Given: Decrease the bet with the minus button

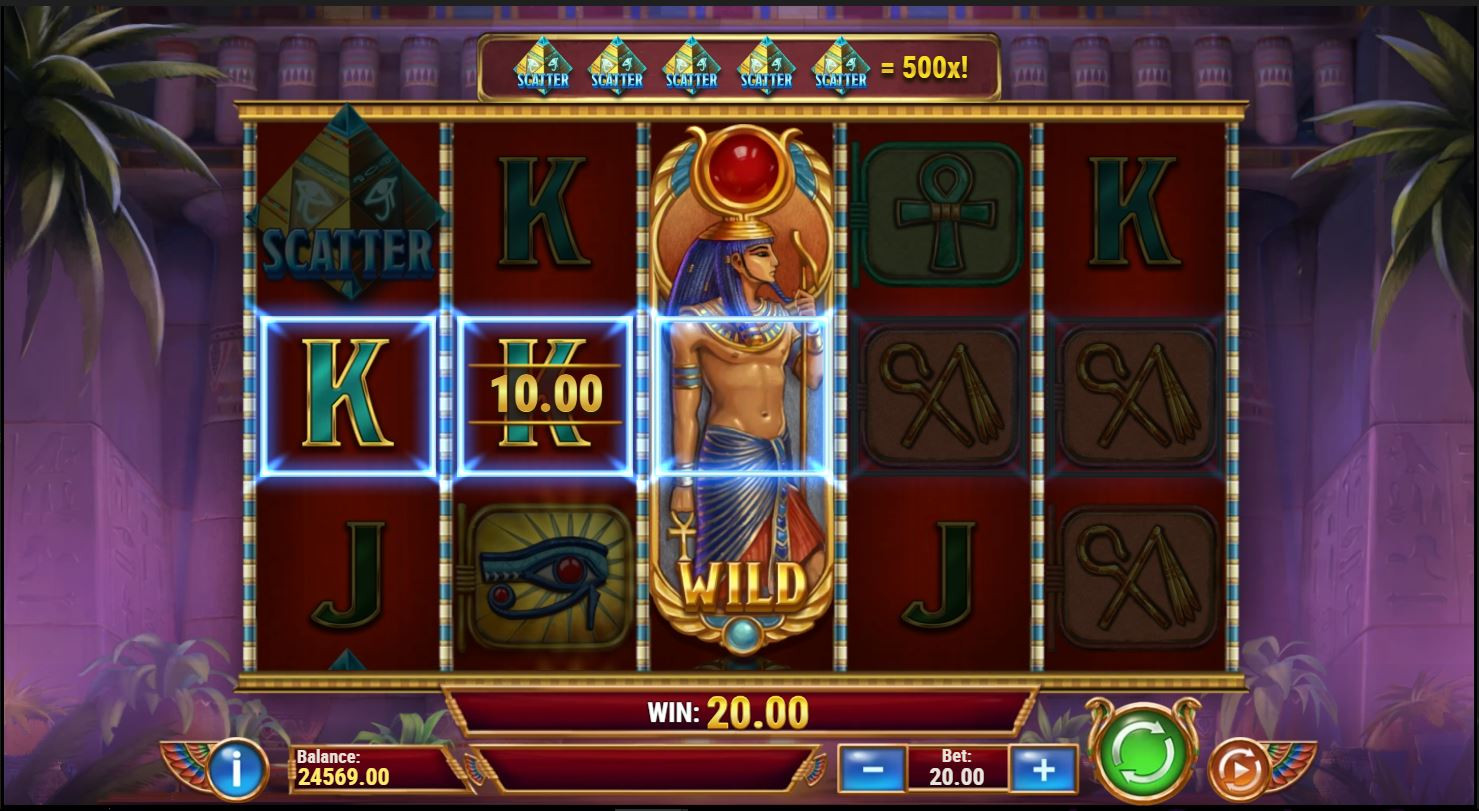Looking at the screenshot, I should (871, 768).
